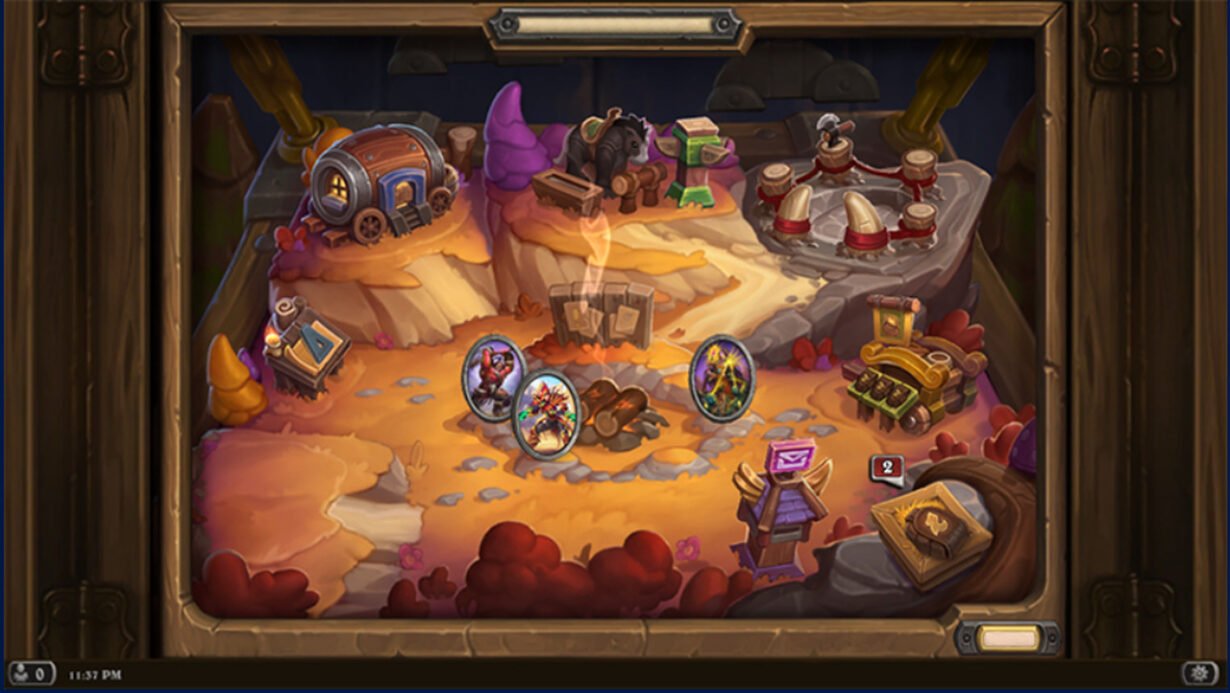1230x693 pixels.
Task: Open the workshop with the blueprint
Action: point(305,345)
